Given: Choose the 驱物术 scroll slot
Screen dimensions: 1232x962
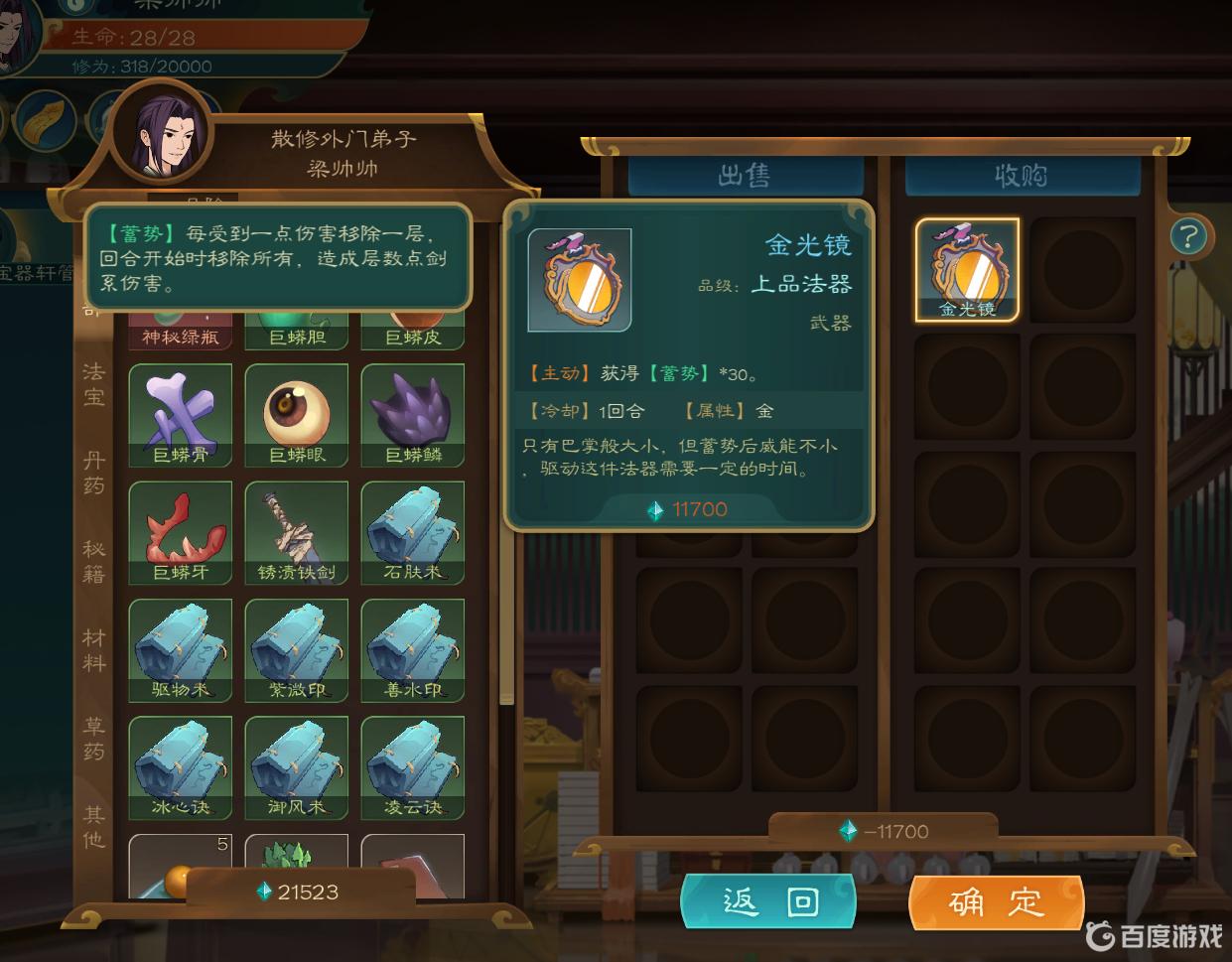Looking at the screenshot, I should coord(181,649).
